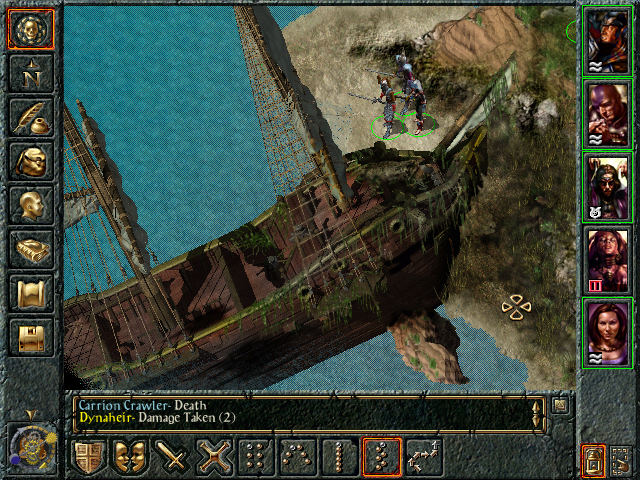Select the purple-hooded character portrait
This screenshot has width=640, height=480.
(606, 114)
